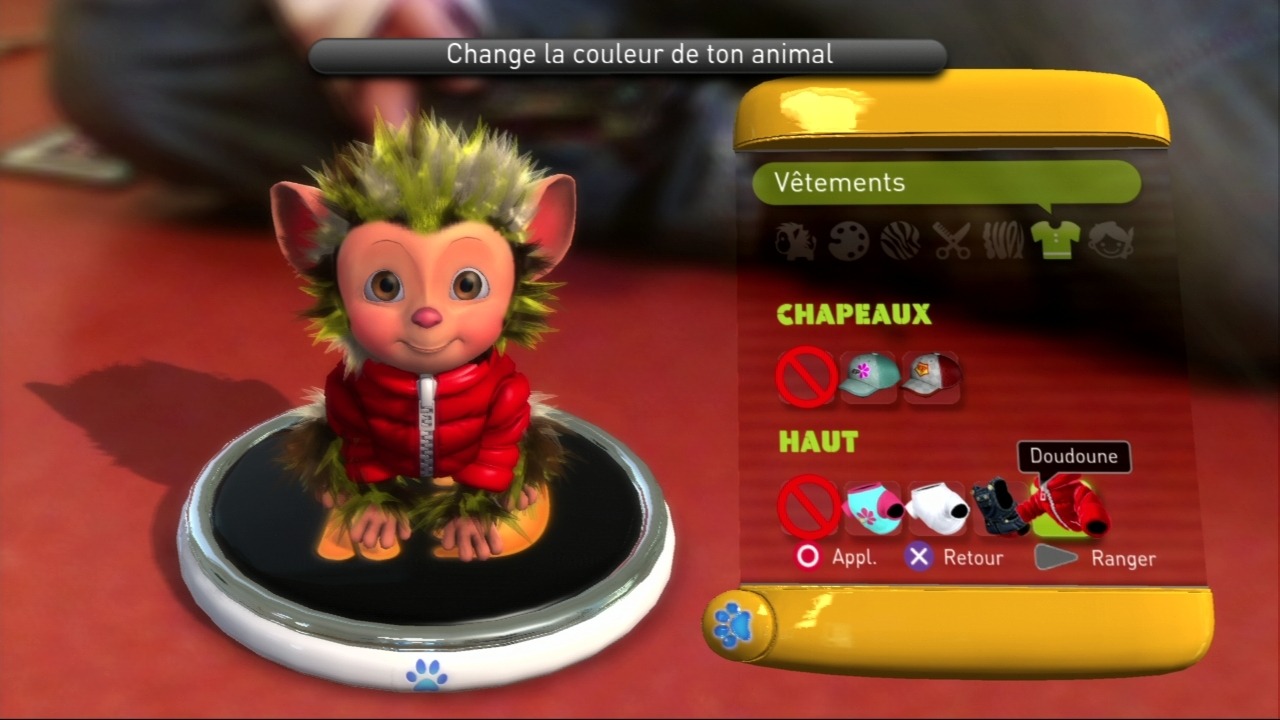
Task: Switch to the paint palette color tab
Action: [x=848, y=241]
